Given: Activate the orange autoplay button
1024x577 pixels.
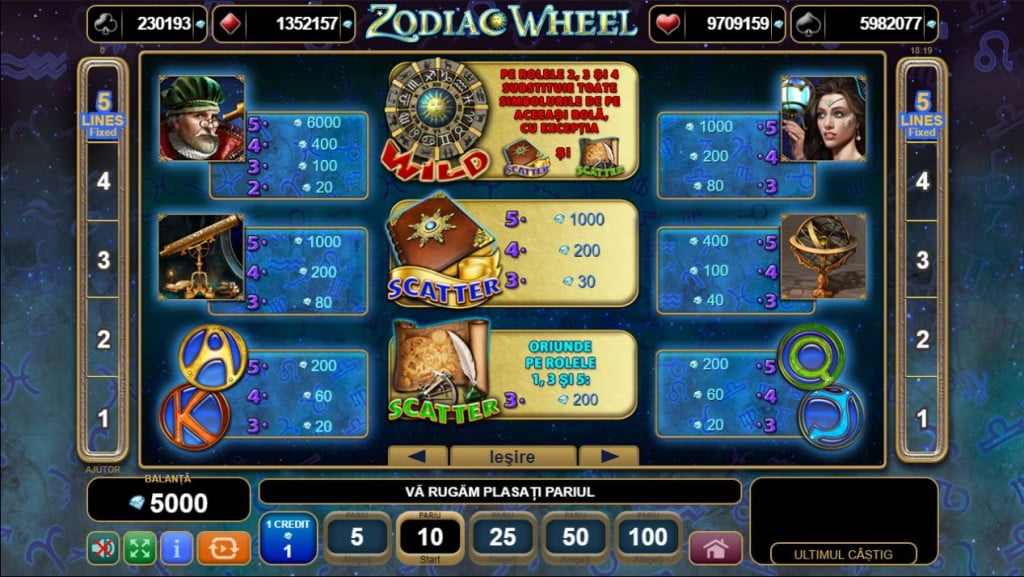Looking at the screenshot, I should click(223, 547).
